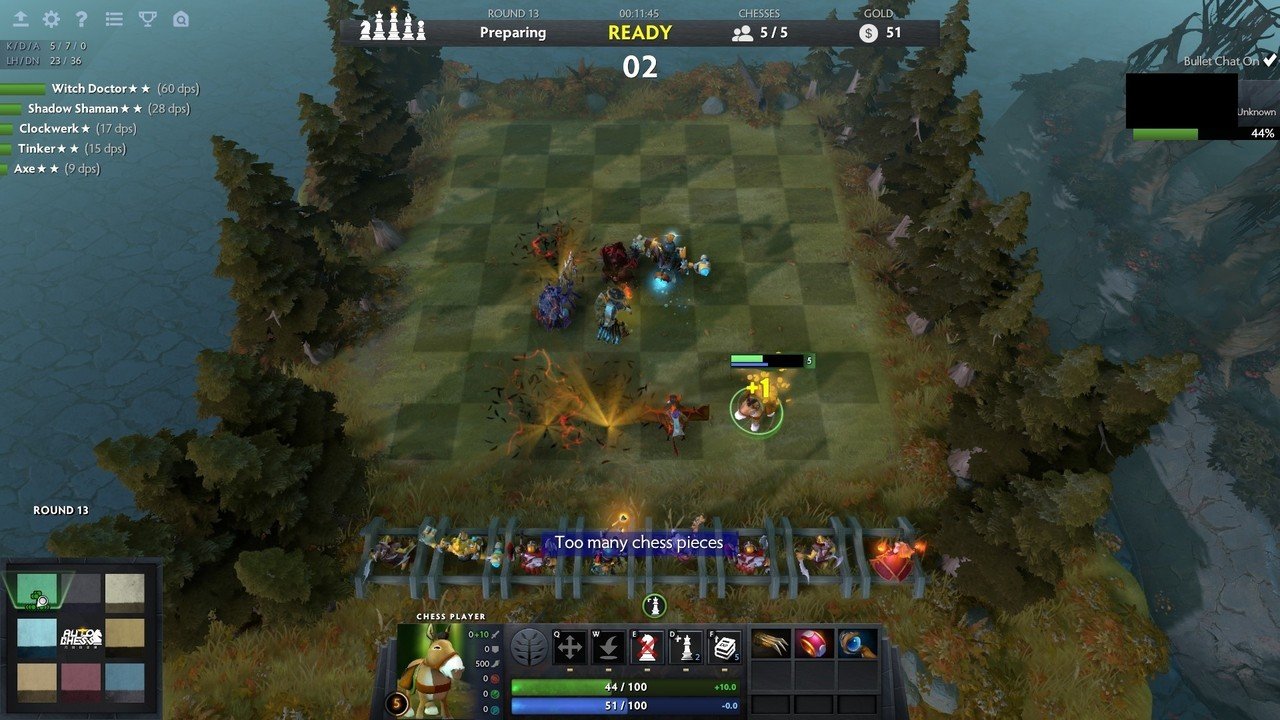Click the green 44/100 health bar
This screenshot has height=720, width=1280.
(x=624, y=686)
